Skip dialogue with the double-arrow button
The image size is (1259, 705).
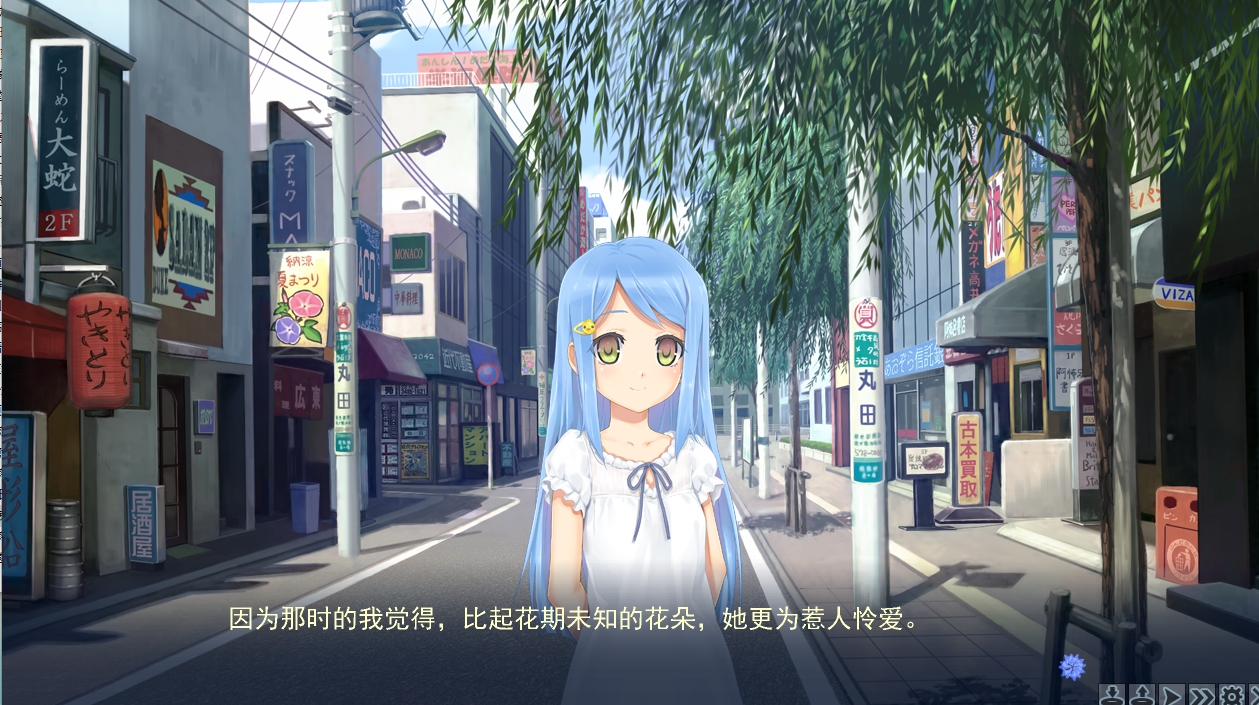1202,695
